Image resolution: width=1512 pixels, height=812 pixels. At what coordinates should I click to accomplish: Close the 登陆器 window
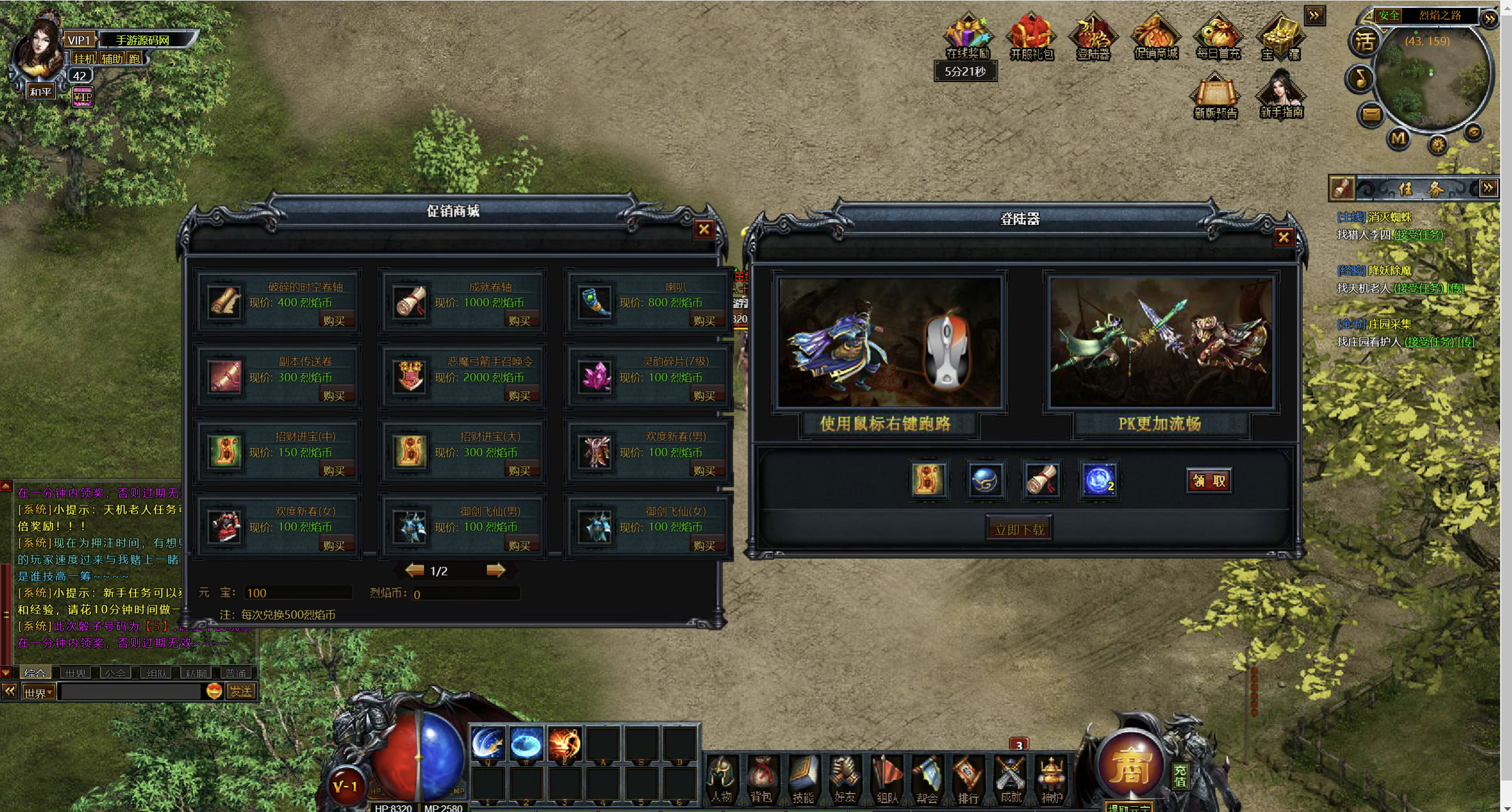click(x=1283, y=238)
